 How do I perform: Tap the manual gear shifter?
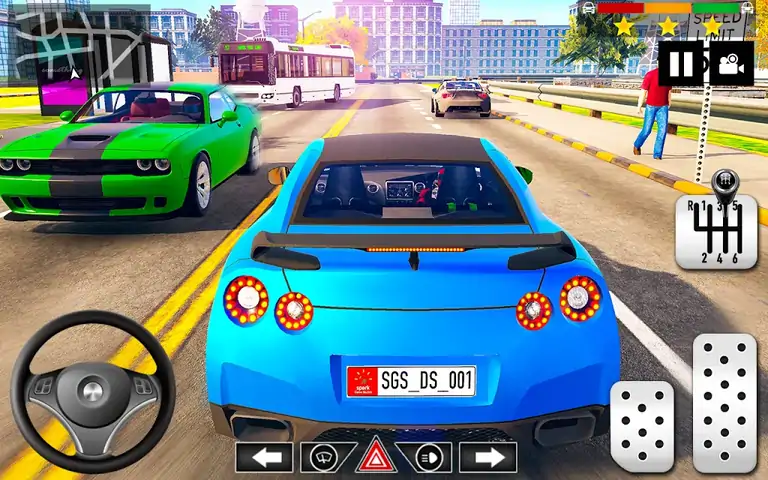[716, 228]
